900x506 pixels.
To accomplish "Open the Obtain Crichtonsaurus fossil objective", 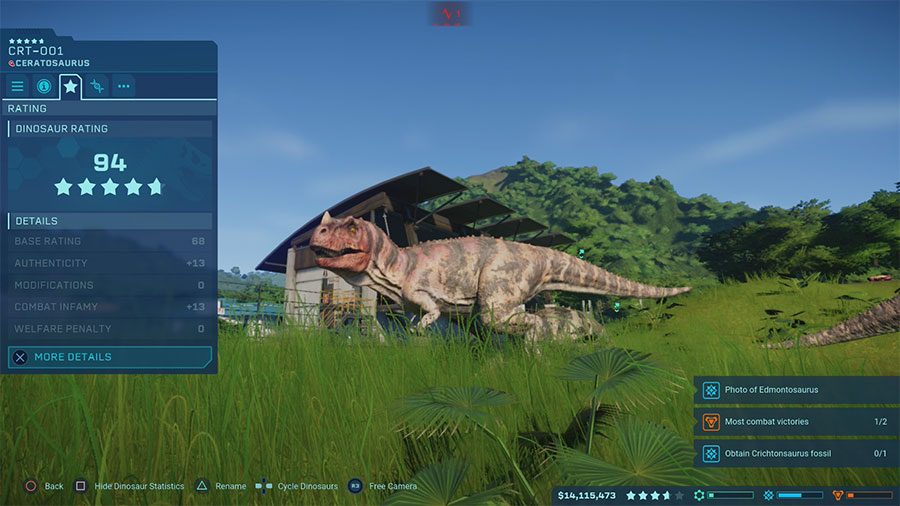I will click(796, 454).
